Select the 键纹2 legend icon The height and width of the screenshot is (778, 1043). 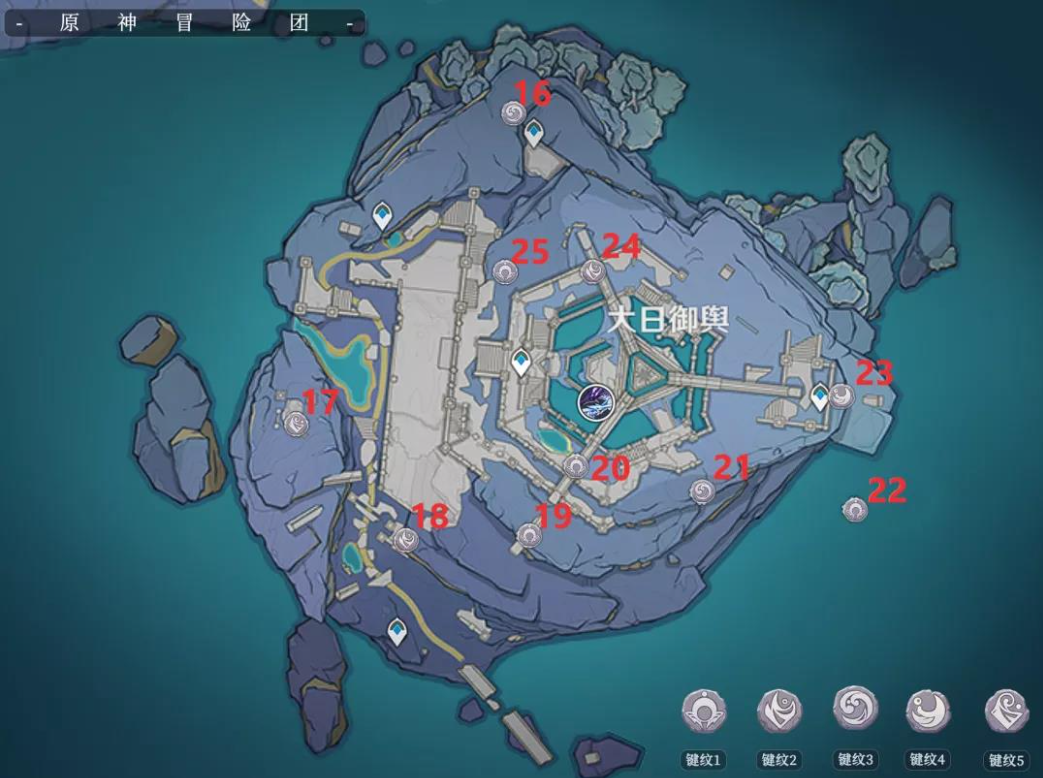[x=778, y=712]
